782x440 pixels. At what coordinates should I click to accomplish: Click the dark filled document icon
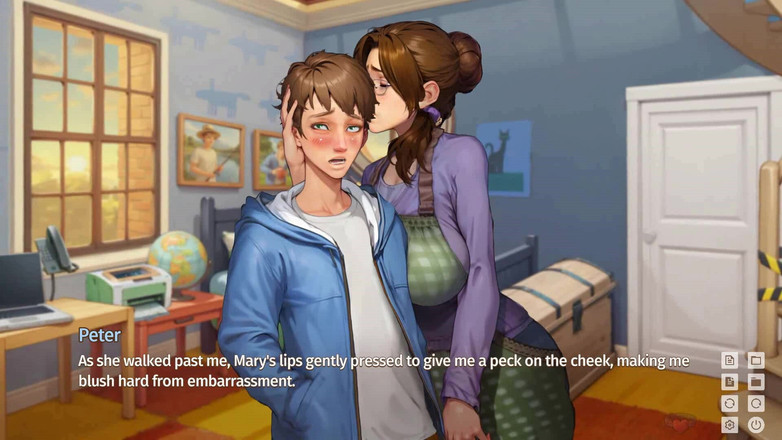pos(730,382)
